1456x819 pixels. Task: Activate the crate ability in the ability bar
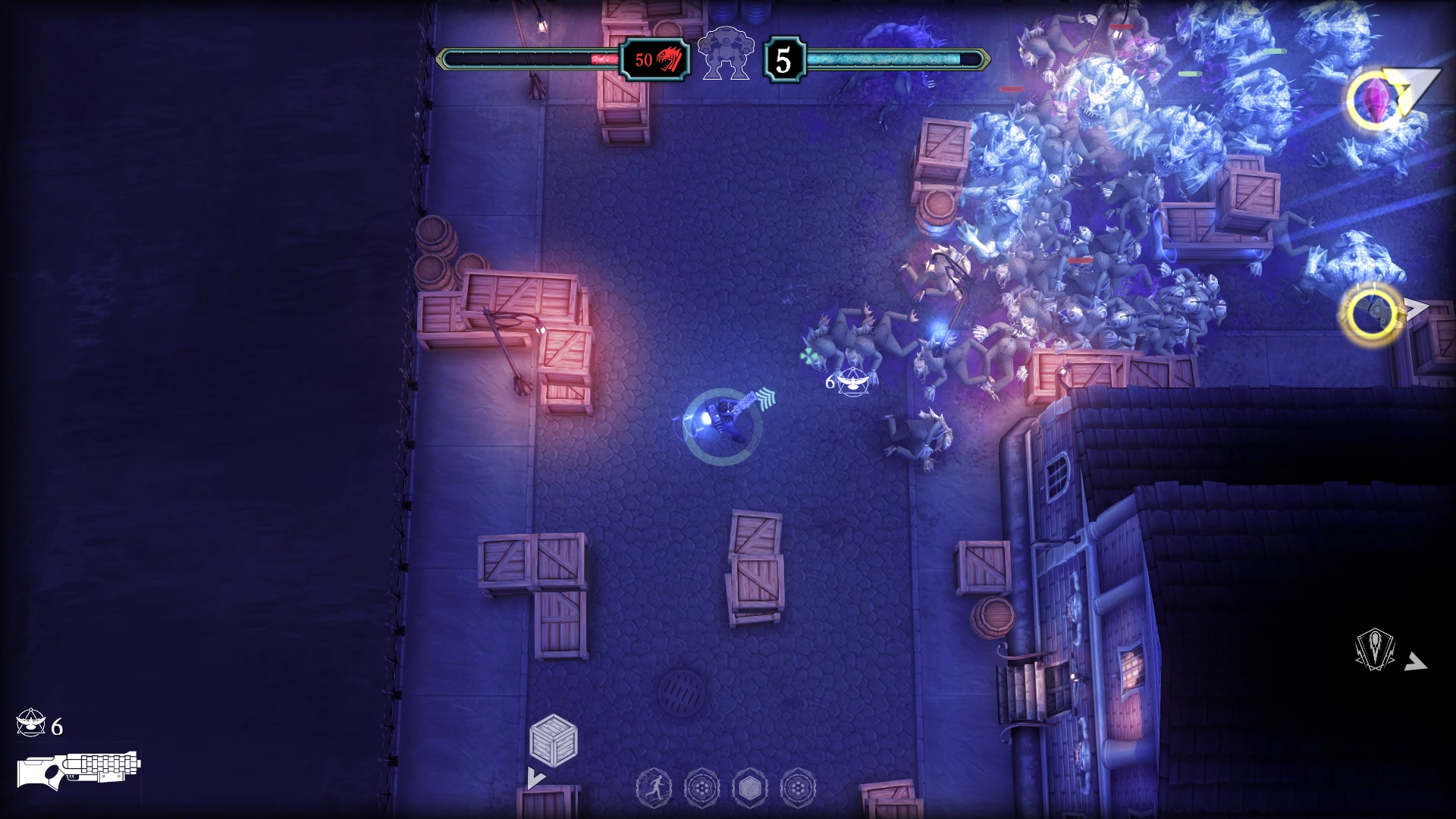(x=749, y=788)
